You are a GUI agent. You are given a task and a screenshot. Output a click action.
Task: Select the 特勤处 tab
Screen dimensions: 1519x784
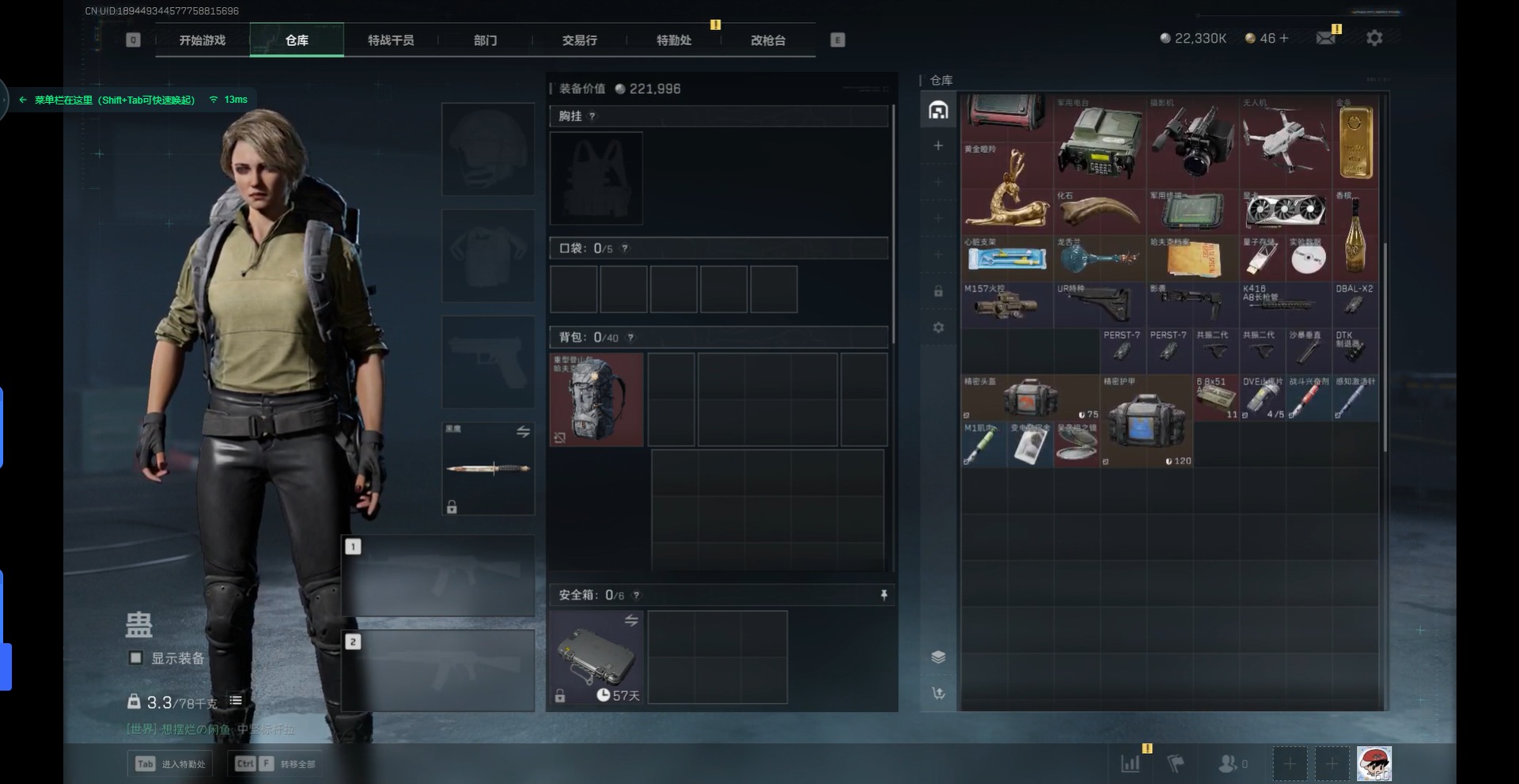click(673, 40)
